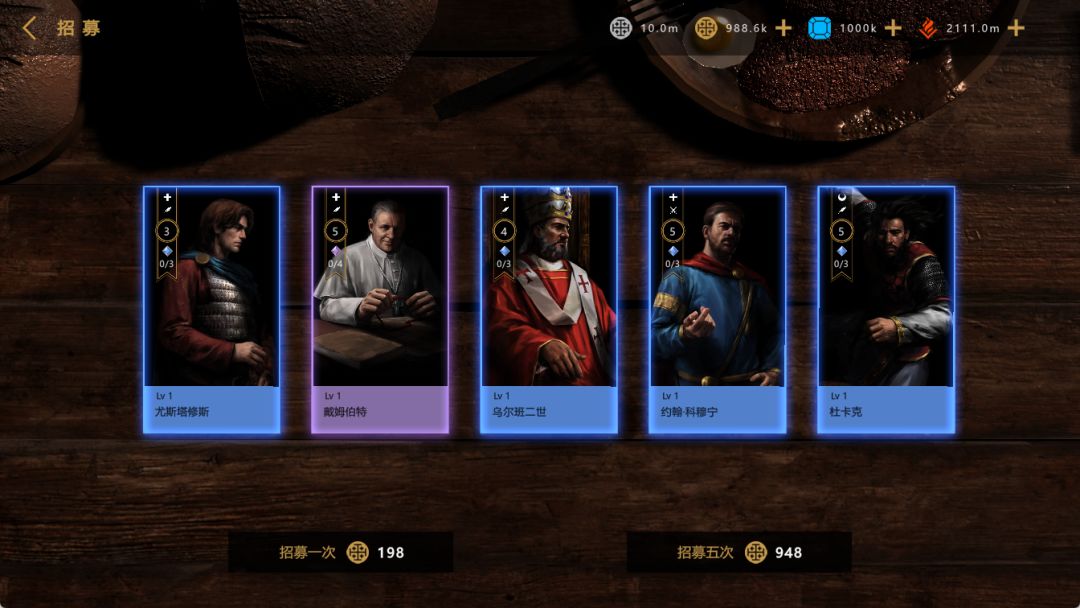
Task: Add more gold coins with plus button
Action: coord(784,28)
